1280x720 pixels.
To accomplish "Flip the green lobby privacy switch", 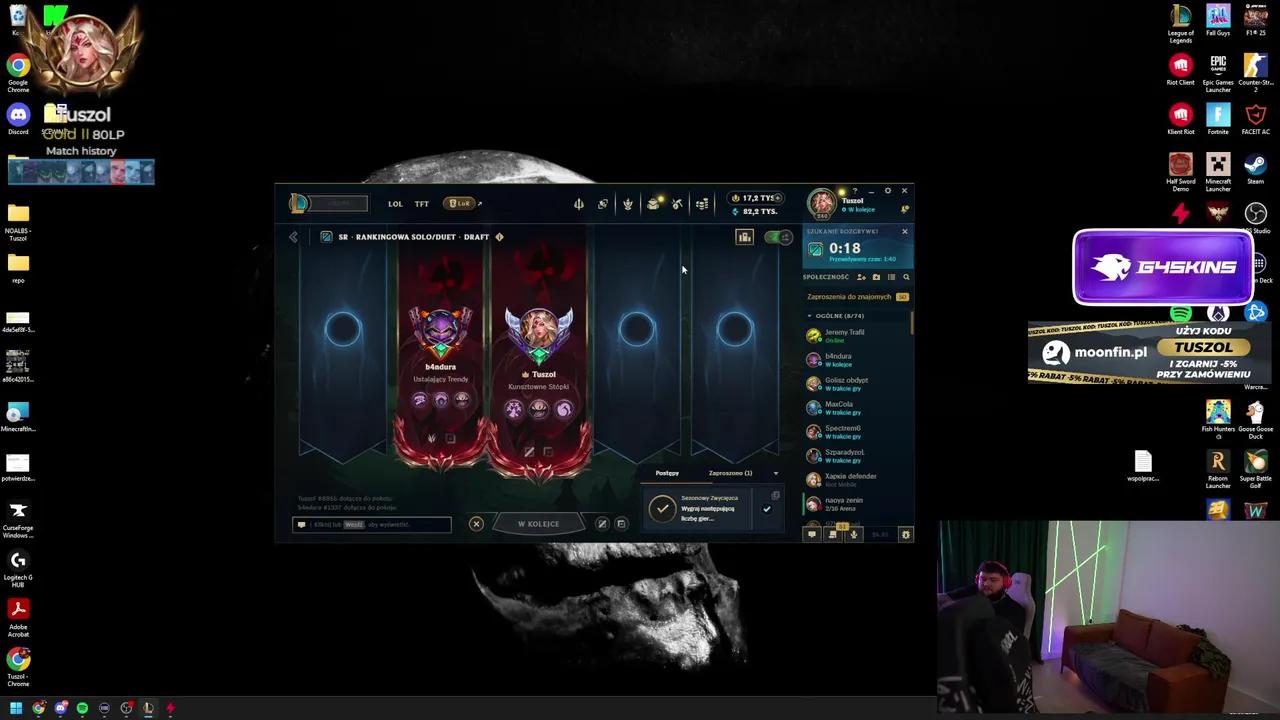I will [779, 237].
